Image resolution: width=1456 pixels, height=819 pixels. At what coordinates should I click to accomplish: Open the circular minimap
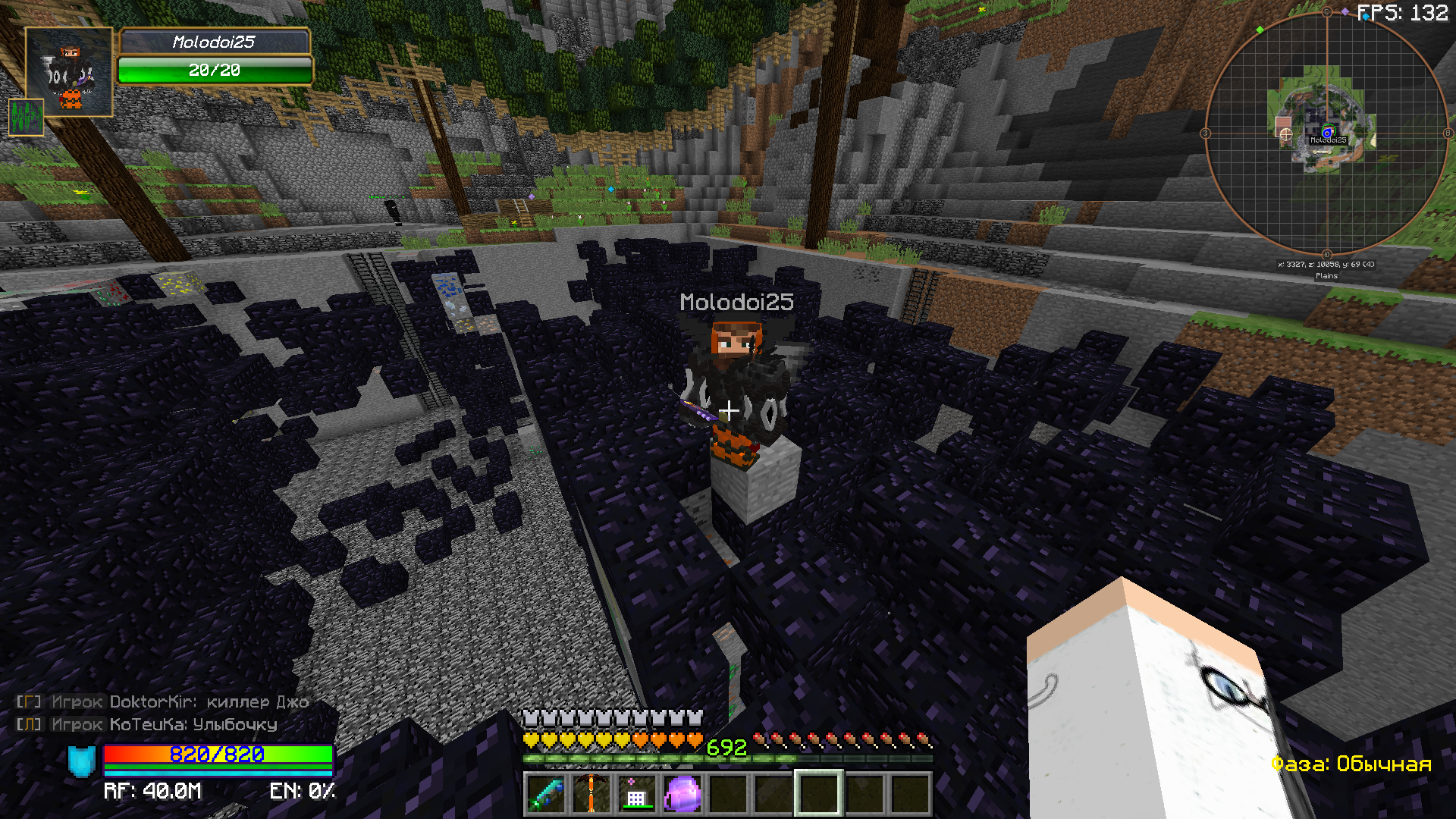(1326, 133)
